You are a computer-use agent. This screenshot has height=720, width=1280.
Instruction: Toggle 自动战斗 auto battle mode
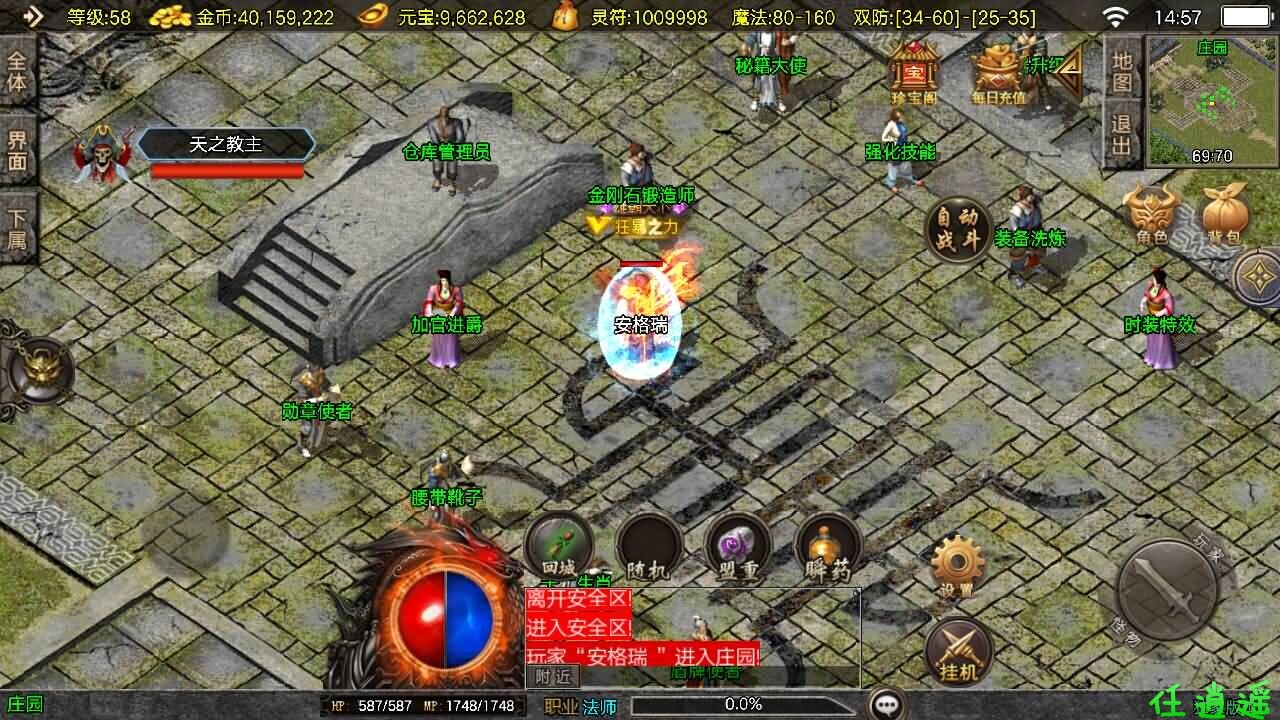958,229
